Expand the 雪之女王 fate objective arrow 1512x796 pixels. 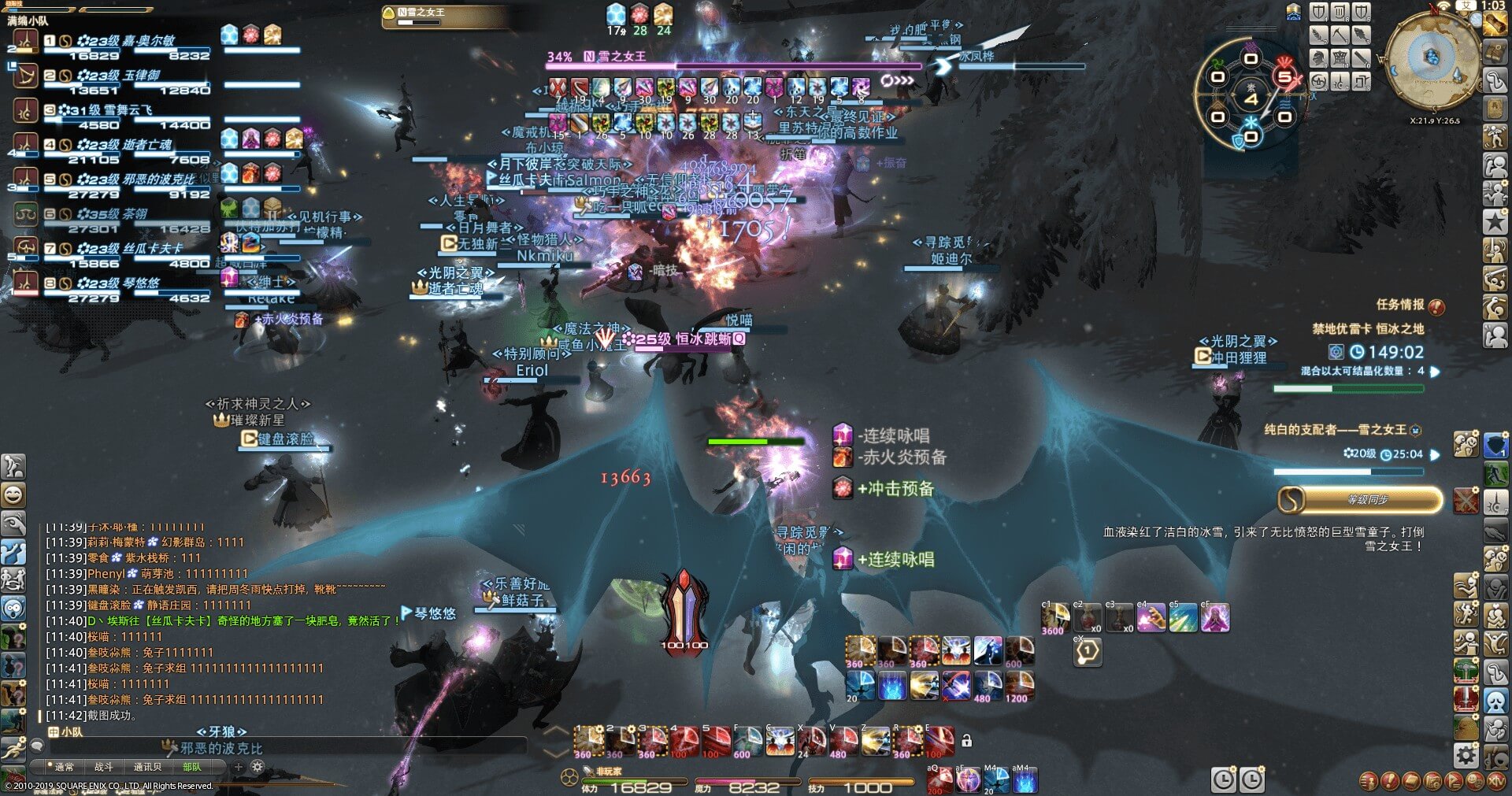pos(1435,454)
